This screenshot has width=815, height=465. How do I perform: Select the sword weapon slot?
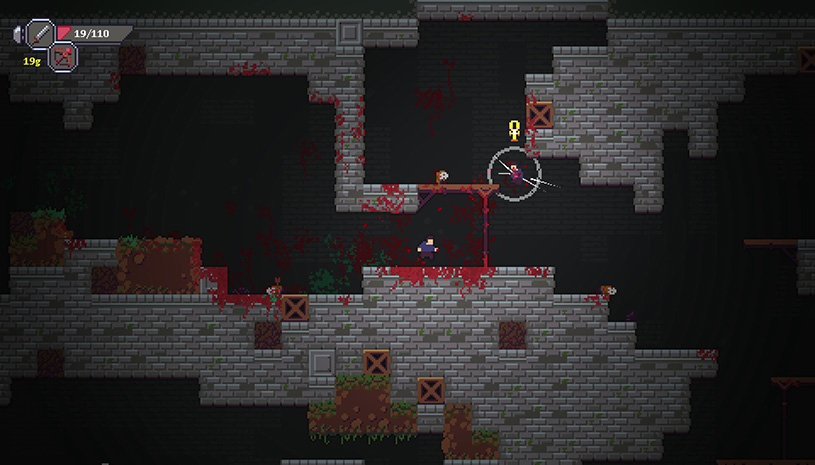point(41,33)
